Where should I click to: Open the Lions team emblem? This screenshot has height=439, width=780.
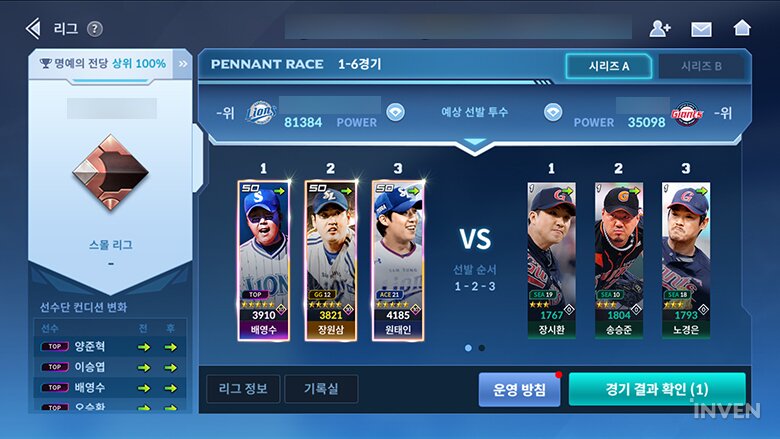(x=260, y=112)
